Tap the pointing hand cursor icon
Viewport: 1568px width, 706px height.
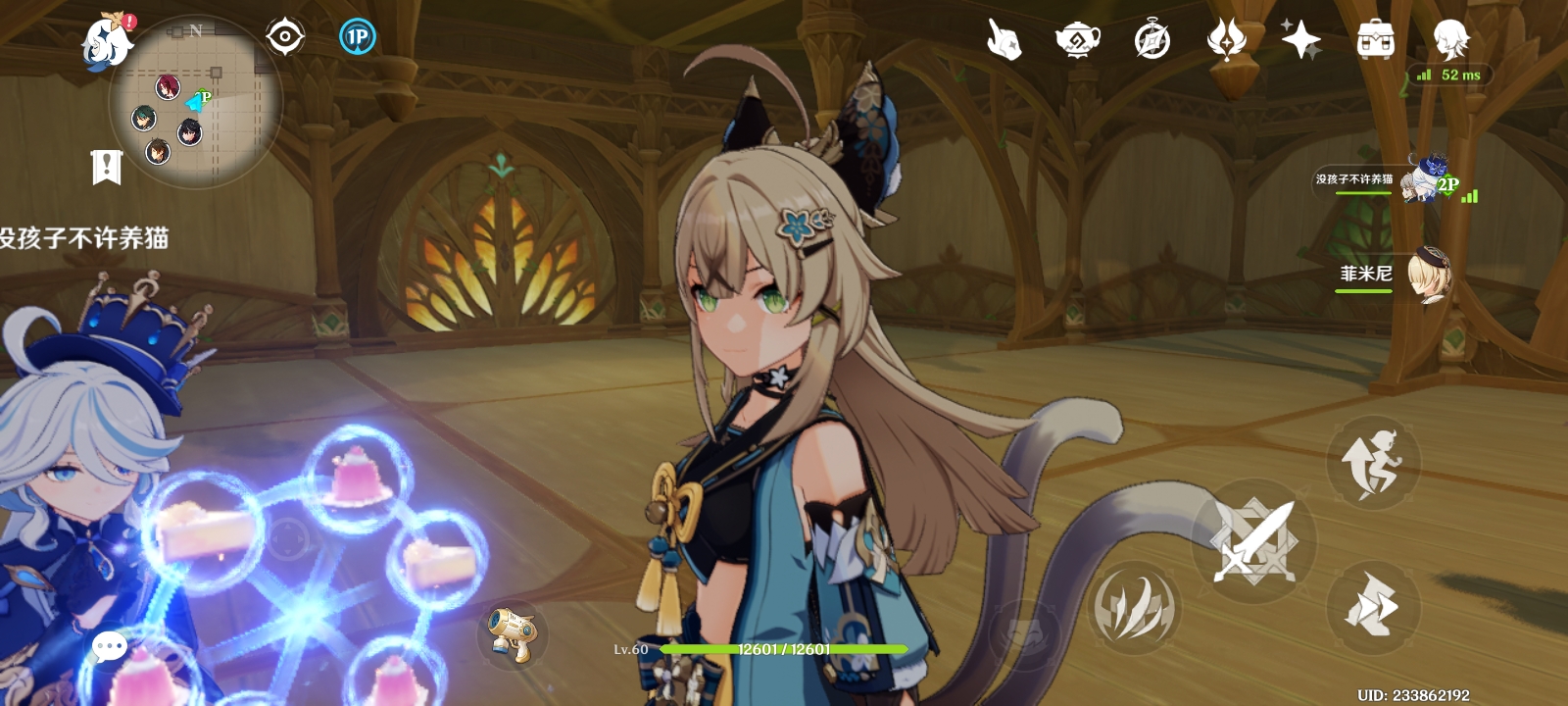click(x=1004, y=41)
